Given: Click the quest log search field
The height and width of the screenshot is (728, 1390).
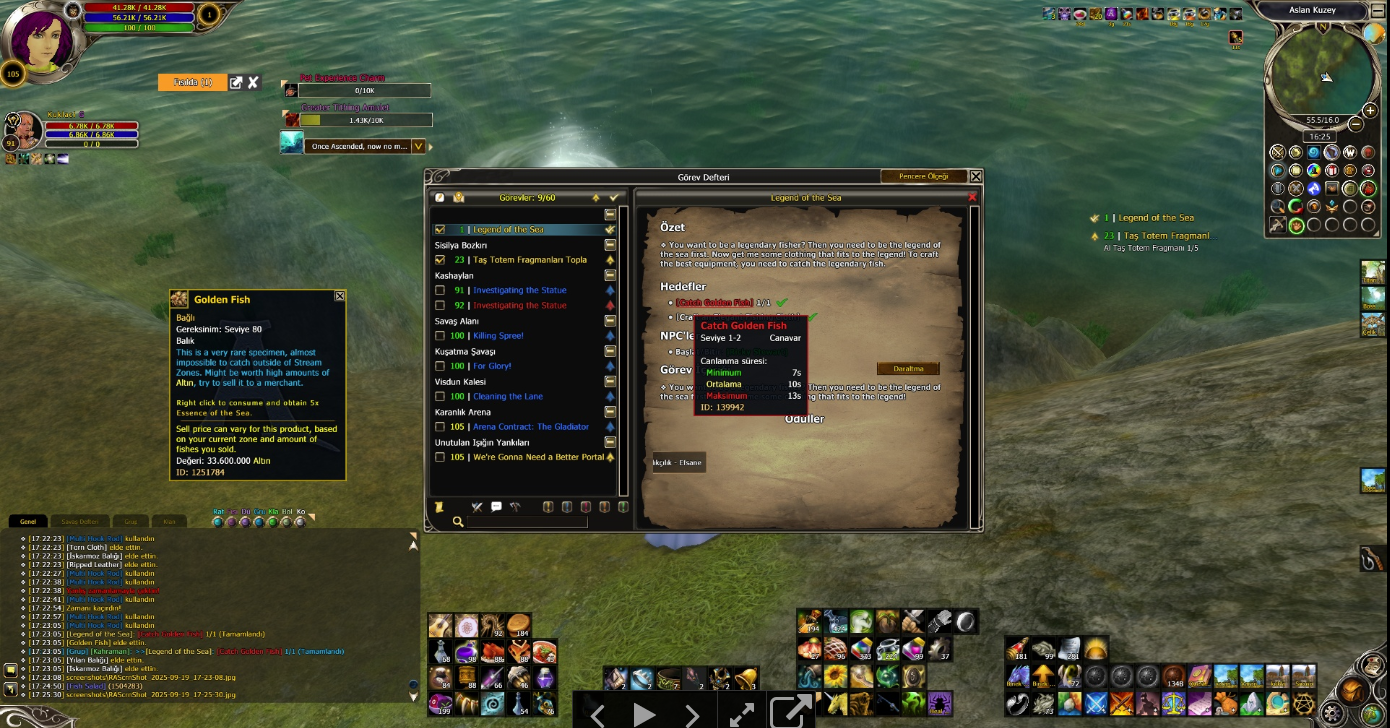Looking at the screenshot, I should (526, 521).
